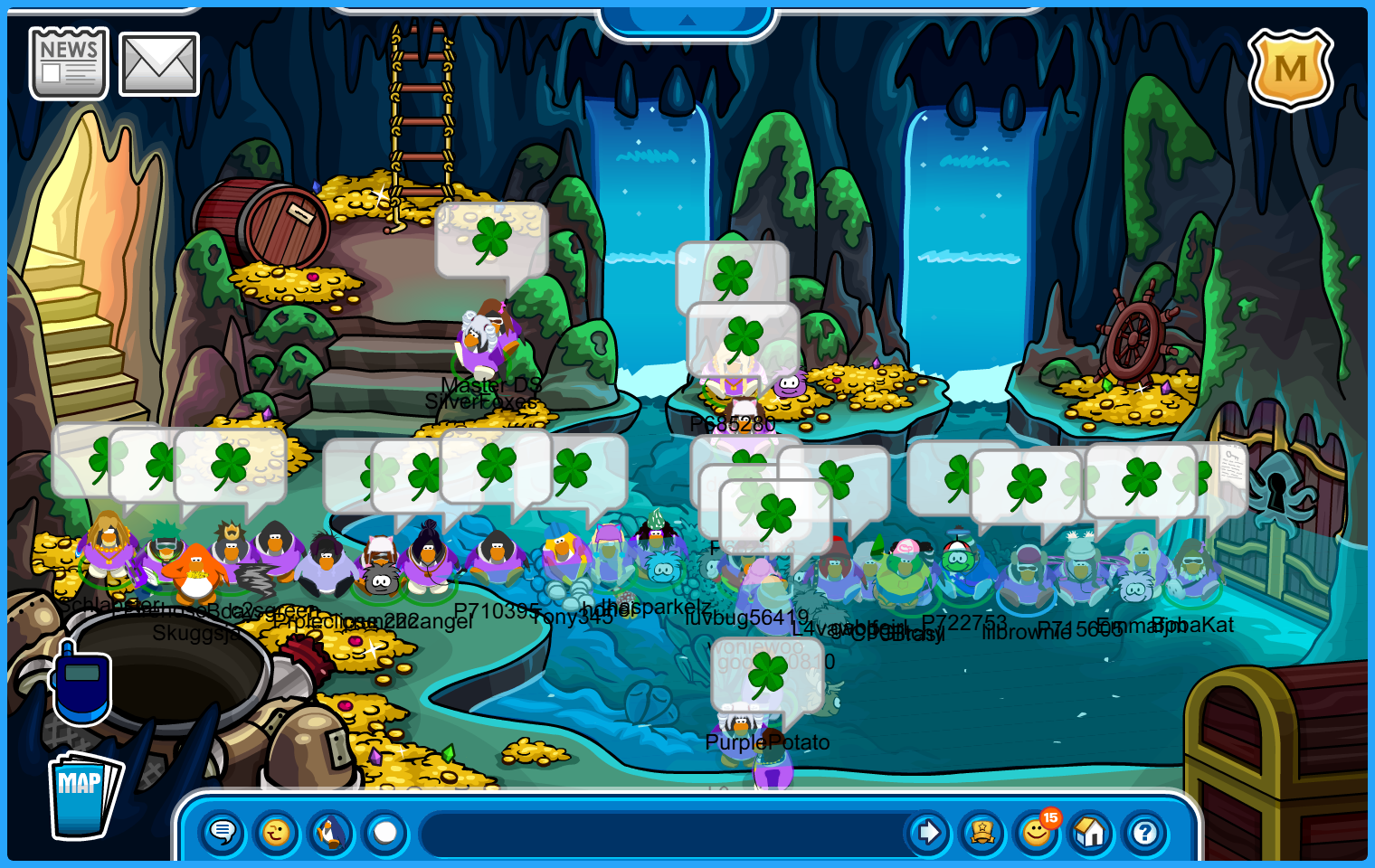The height and width of the screenshot is (868, 1375).
Task: Show the winking face emote menu
Action: click(277, 832)
